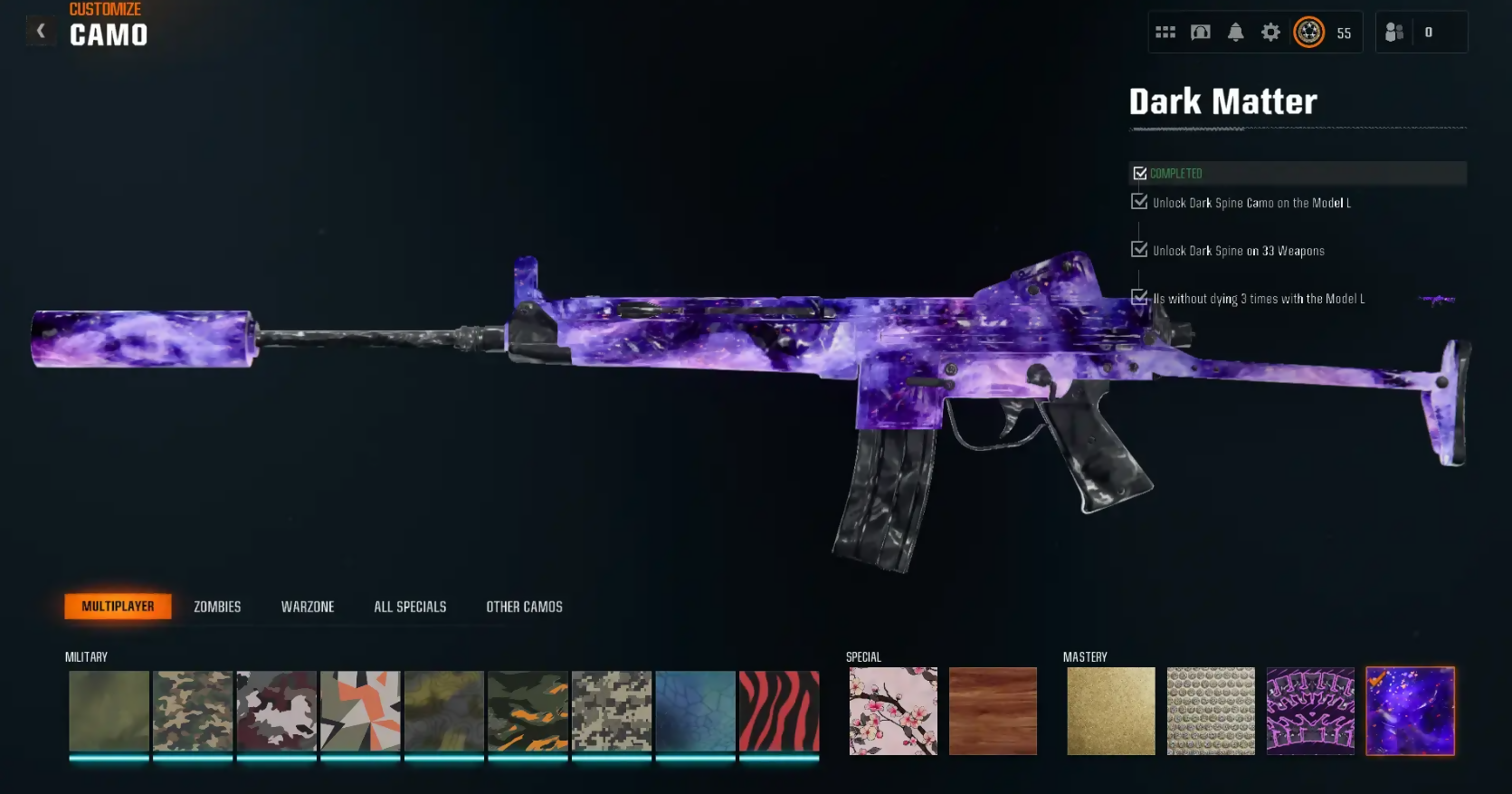The width and height of the screenshot is (1512, 794).
Task: Pick the purple Dark Spine mastery camo
Action: pos(1310,711)
